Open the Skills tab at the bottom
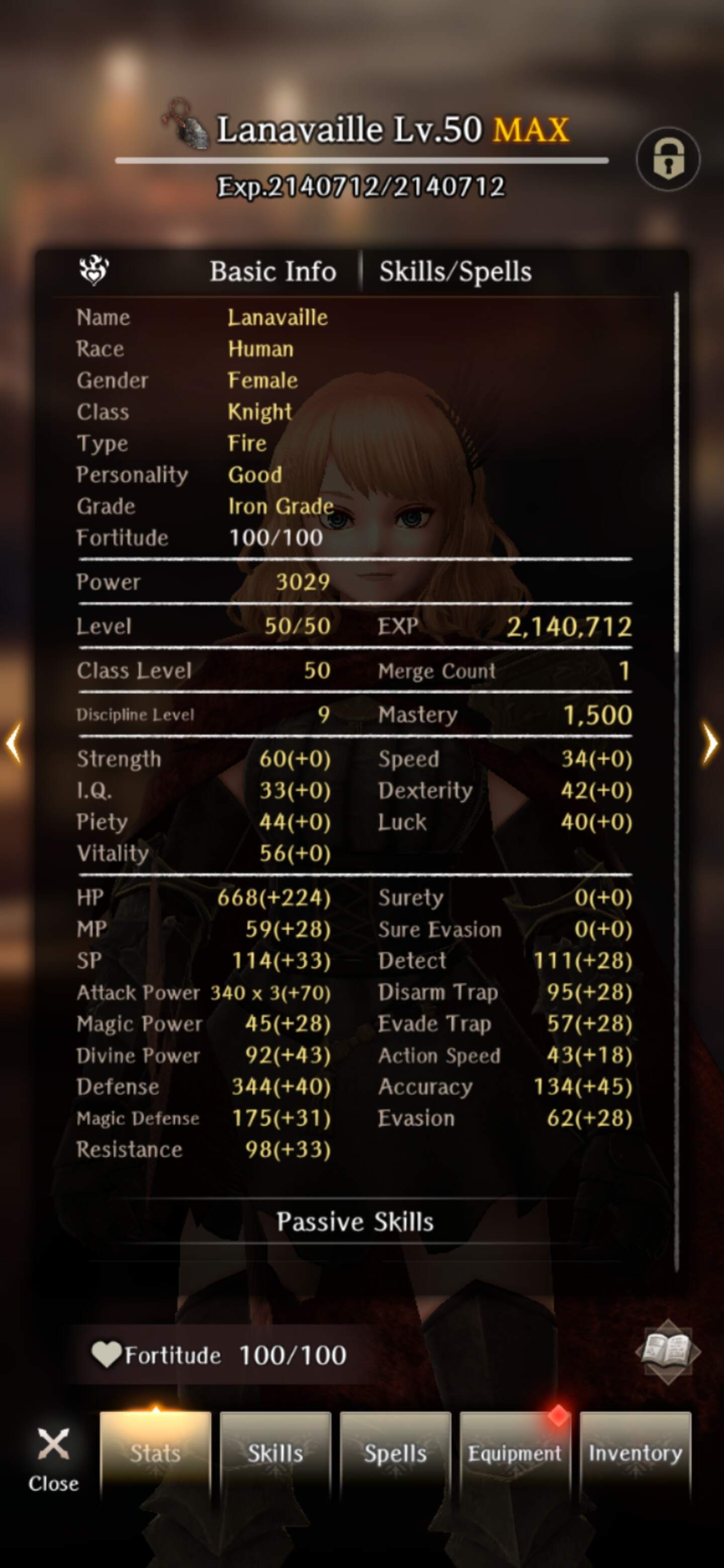 point(275,1453)
